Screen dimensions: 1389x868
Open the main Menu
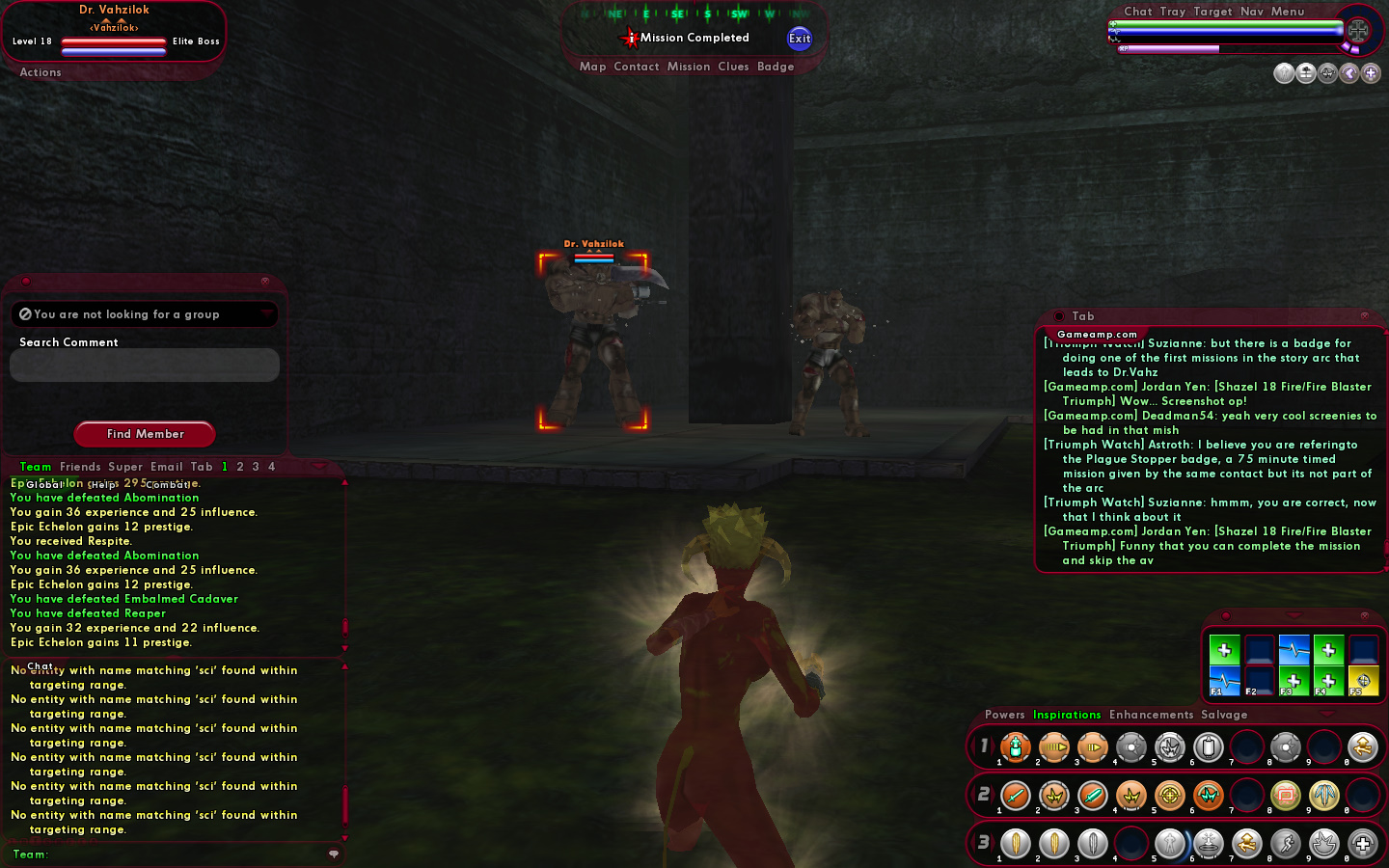[x=1288, y=12]
